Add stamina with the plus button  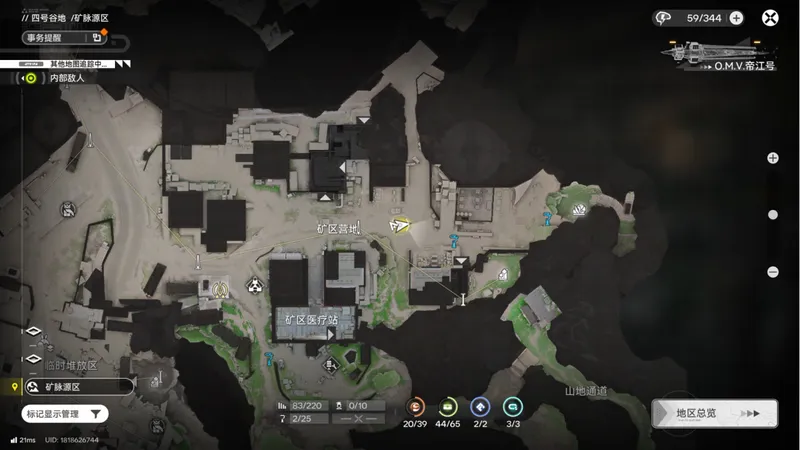(x=736, y=17)
